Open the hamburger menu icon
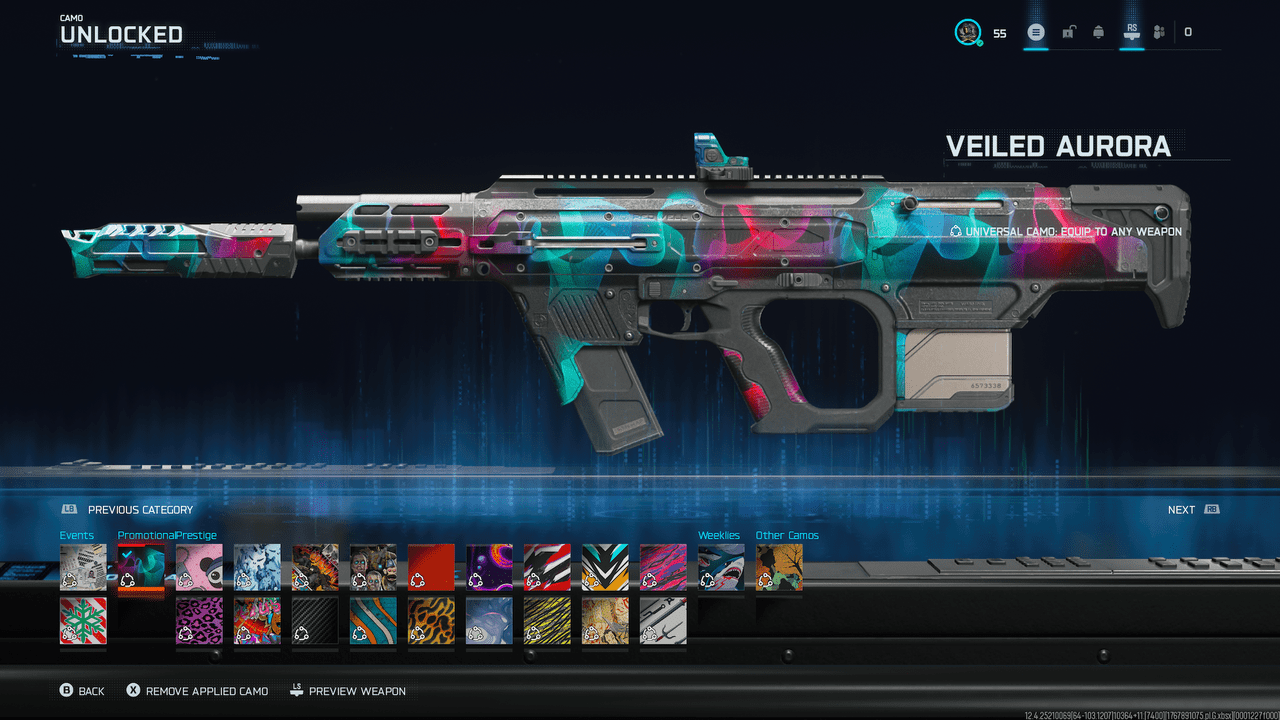Image resolution: width=1280 pixels, height=720 pixels. point(1036,32)
